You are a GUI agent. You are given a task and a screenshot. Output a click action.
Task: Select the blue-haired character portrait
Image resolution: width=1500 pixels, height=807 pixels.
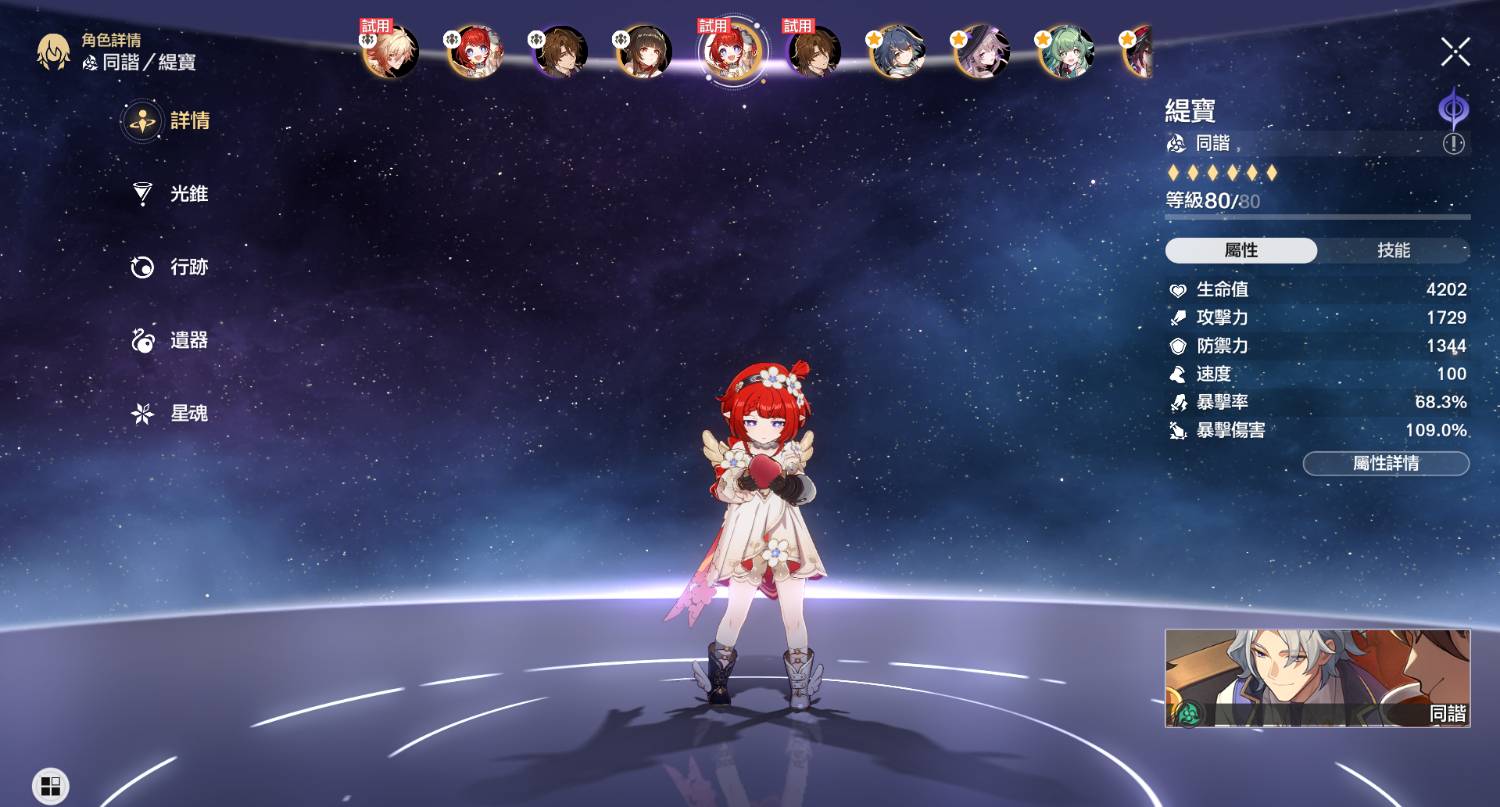897,51
